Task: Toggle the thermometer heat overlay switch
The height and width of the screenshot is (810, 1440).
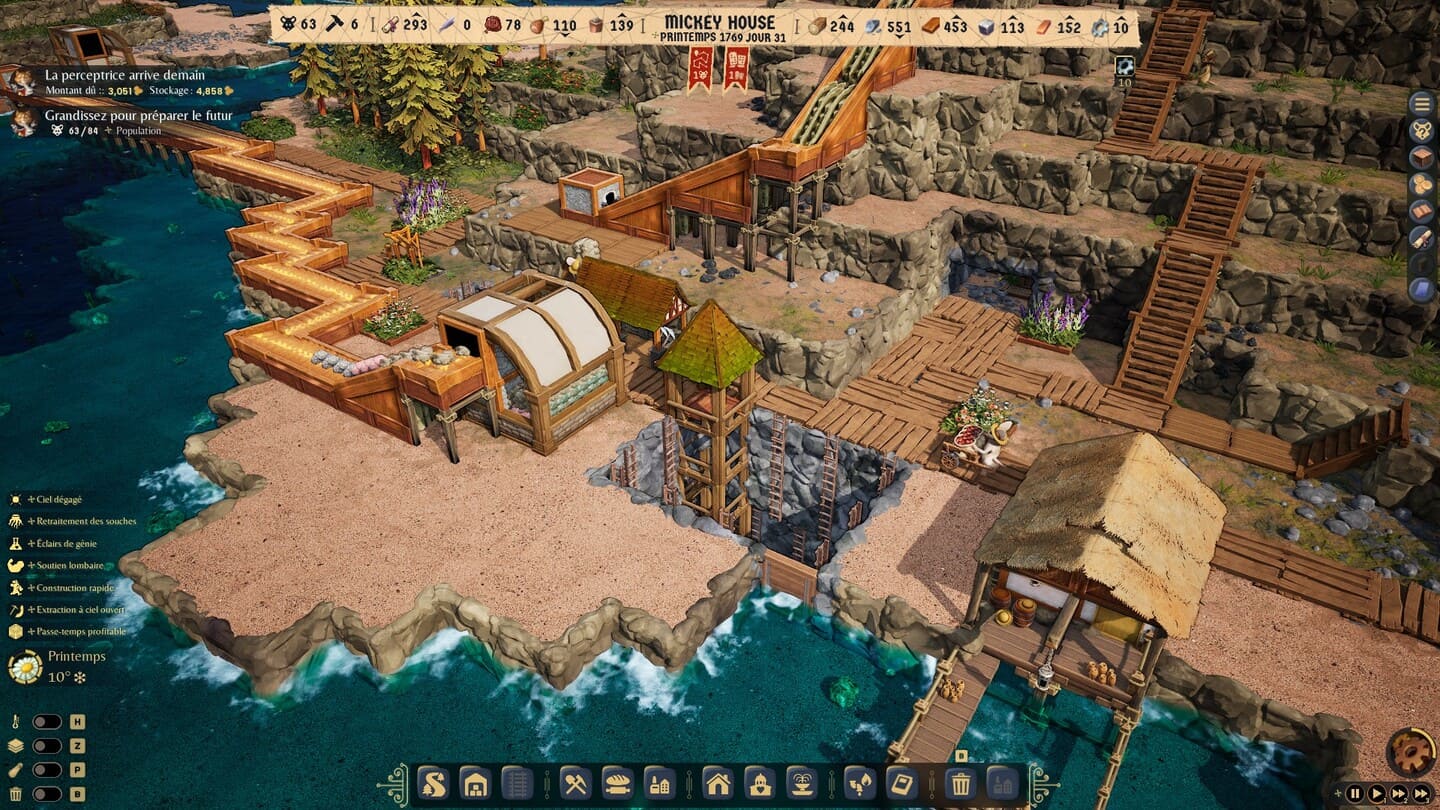Action: (x=46, y=722)
